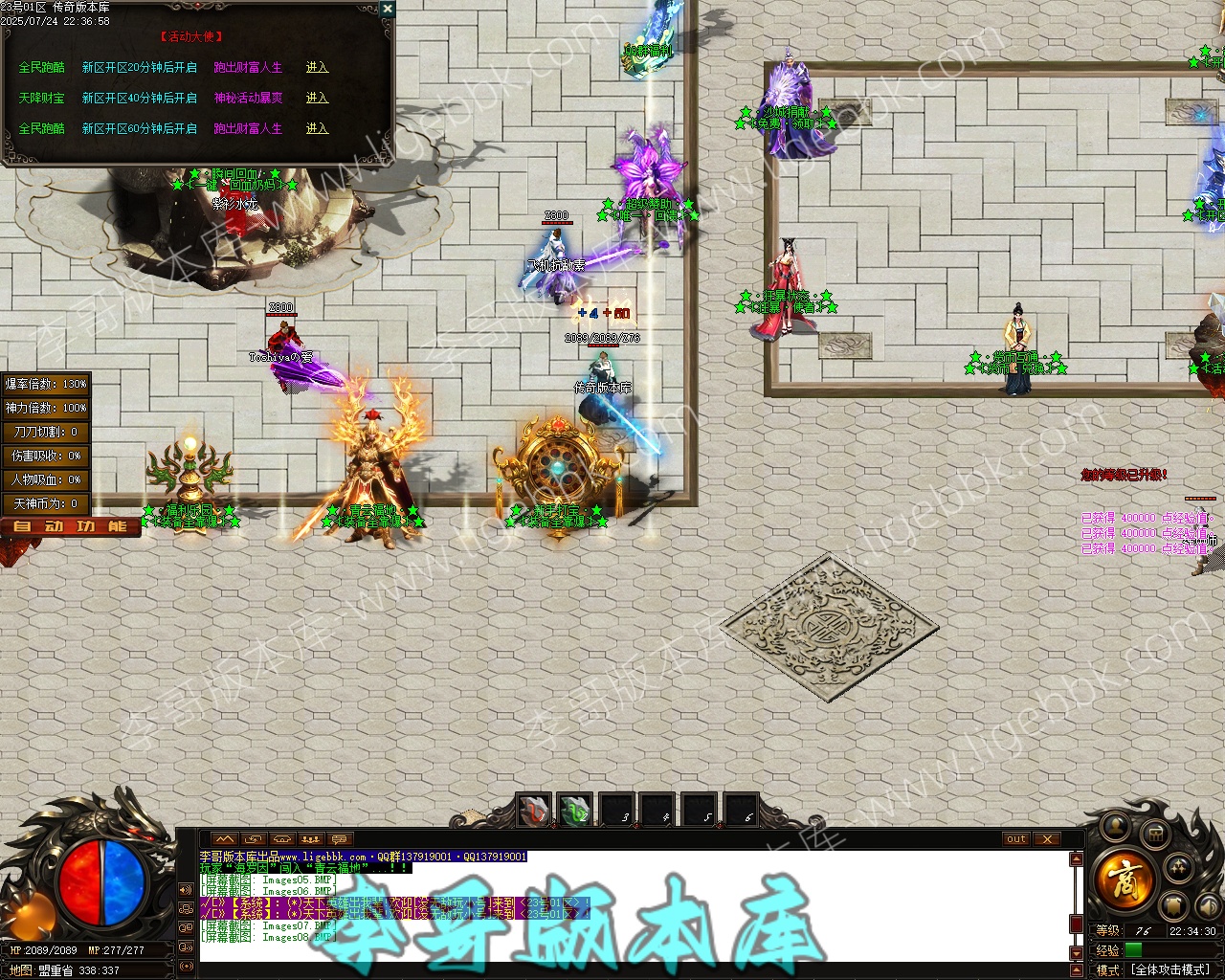Select the speech bubble chat channel tab
This screenshot has width=1225, height=980.
click(x=339, y=839)
